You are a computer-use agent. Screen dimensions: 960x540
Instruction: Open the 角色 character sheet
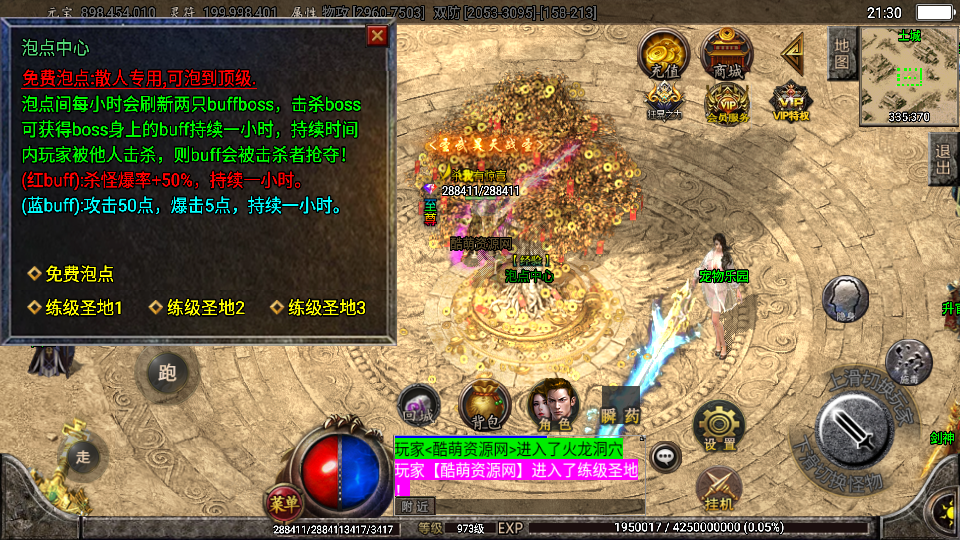(552, 404)
